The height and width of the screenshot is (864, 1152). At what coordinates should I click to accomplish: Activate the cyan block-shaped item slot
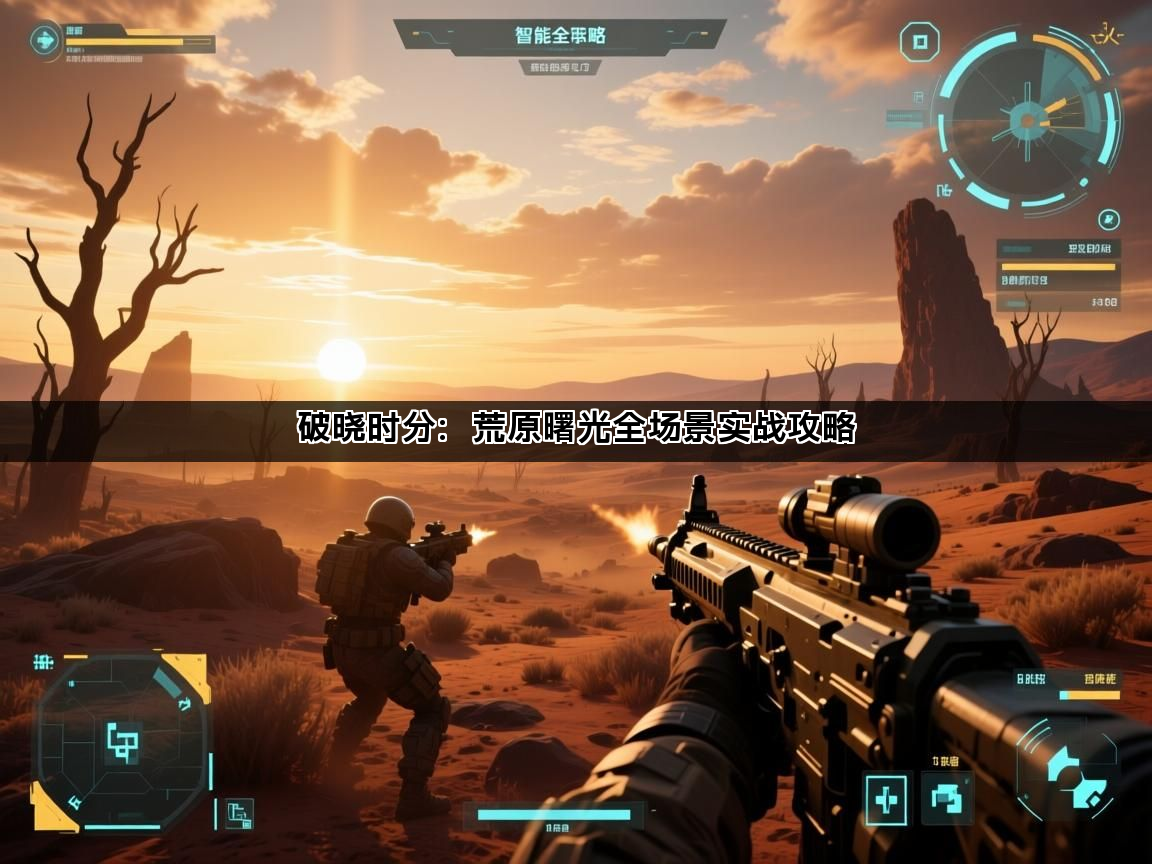click(946, 798)
